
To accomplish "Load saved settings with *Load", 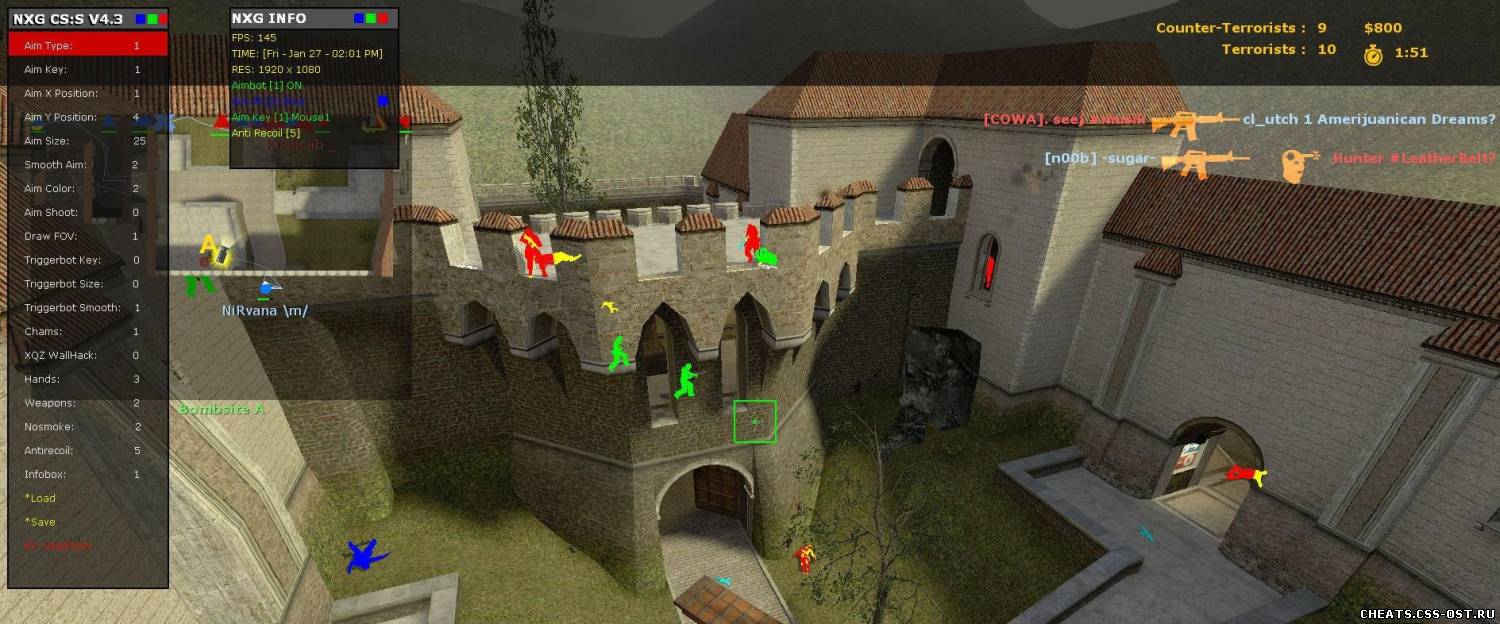I will (x=41, y=498).
